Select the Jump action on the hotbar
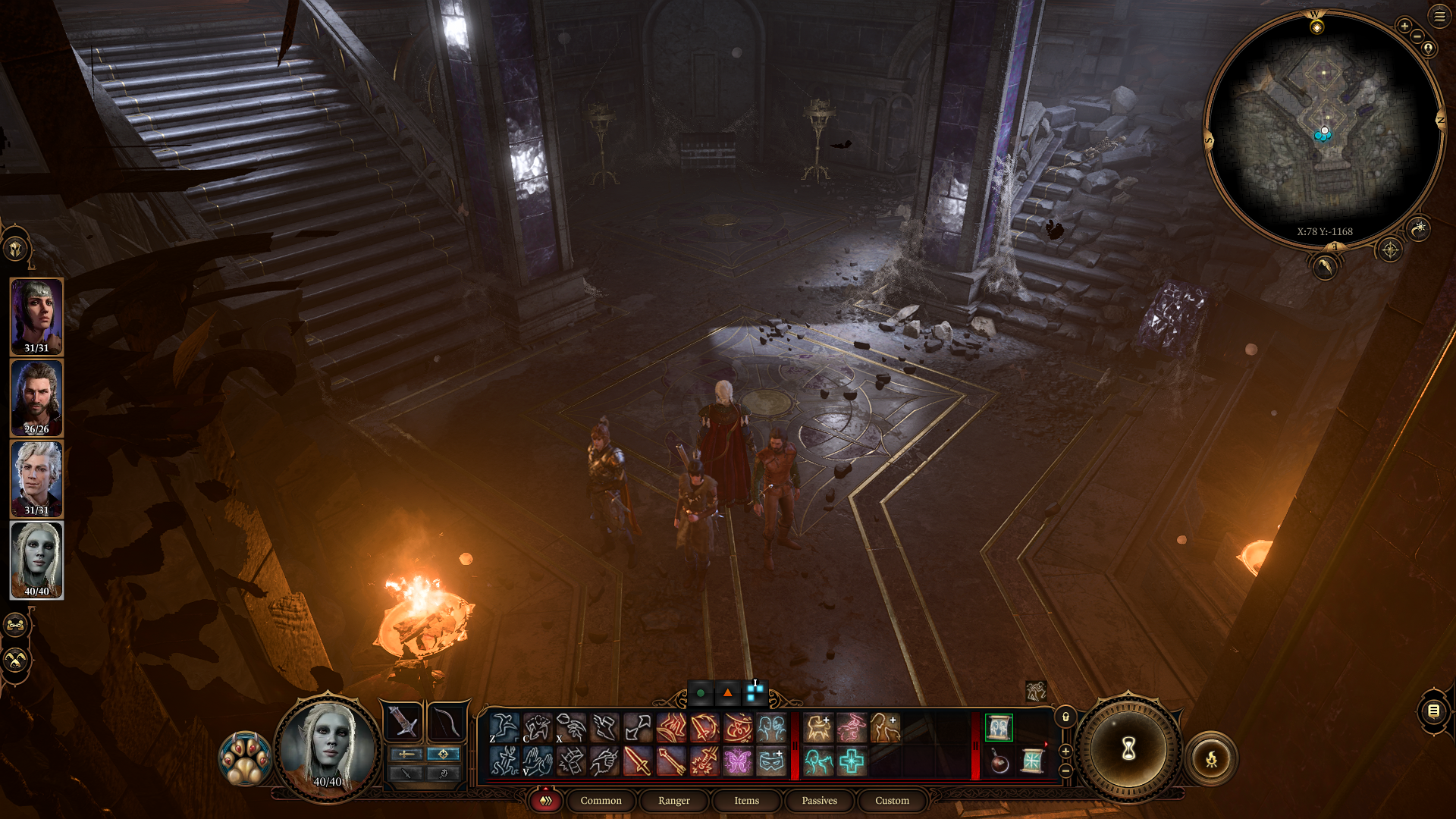The image size is (1456, 819). click(x=504, y=728)
